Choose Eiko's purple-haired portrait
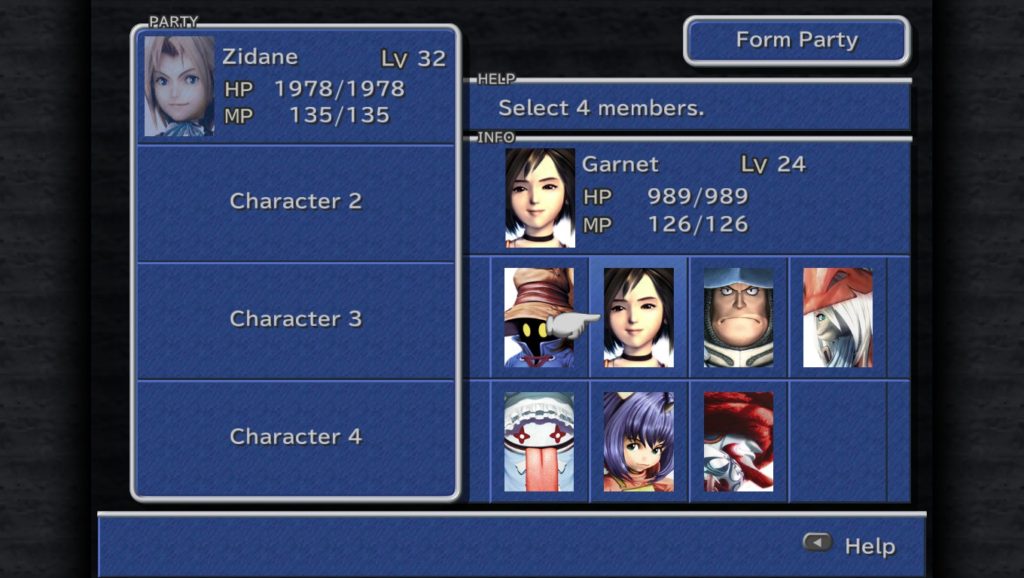This screenshot has width=1024, height=578. click(639, 441)
